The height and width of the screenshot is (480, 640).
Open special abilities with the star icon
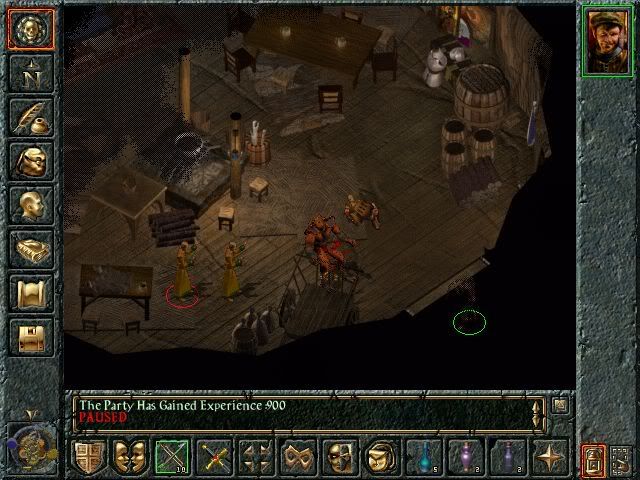[549, 457]
